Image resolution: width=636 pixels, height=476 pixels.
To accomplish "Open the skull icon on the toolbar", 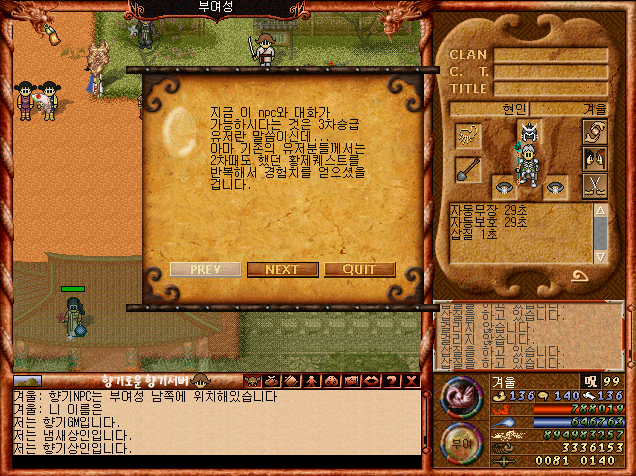I will (252, 380).
